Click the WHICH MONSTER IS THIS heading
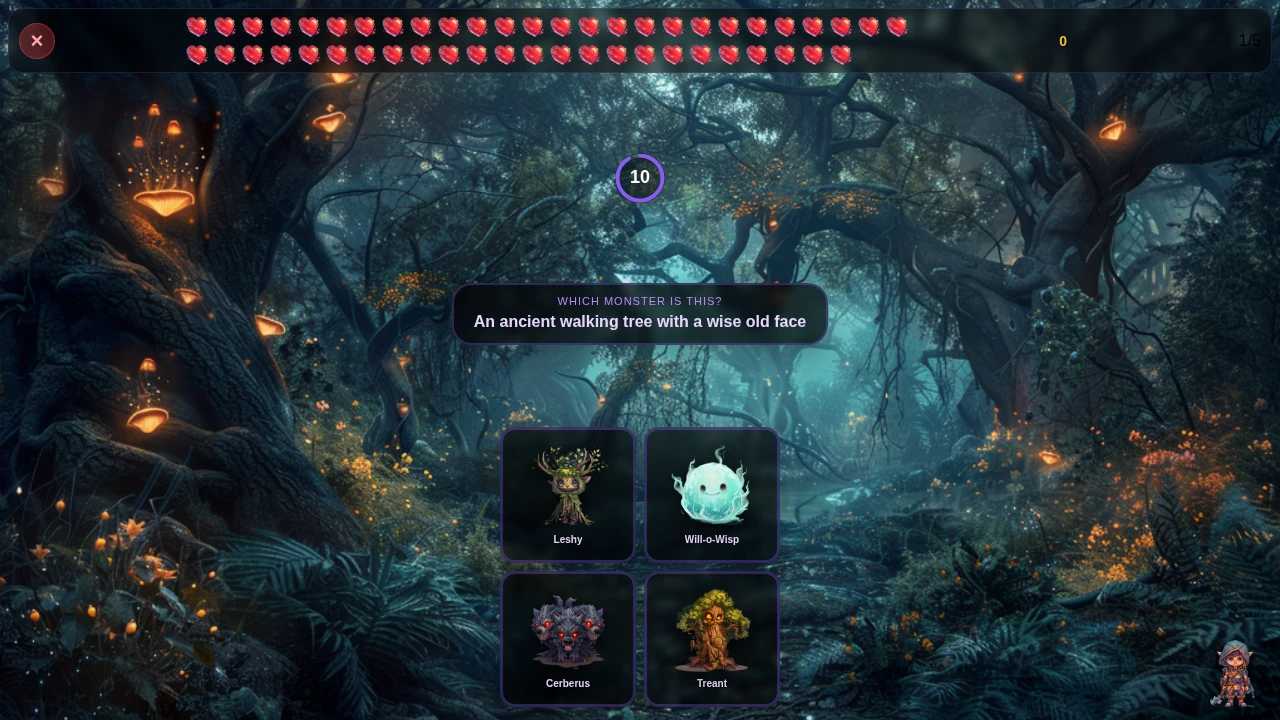The image size is (1280, 720). pos(640,301)
